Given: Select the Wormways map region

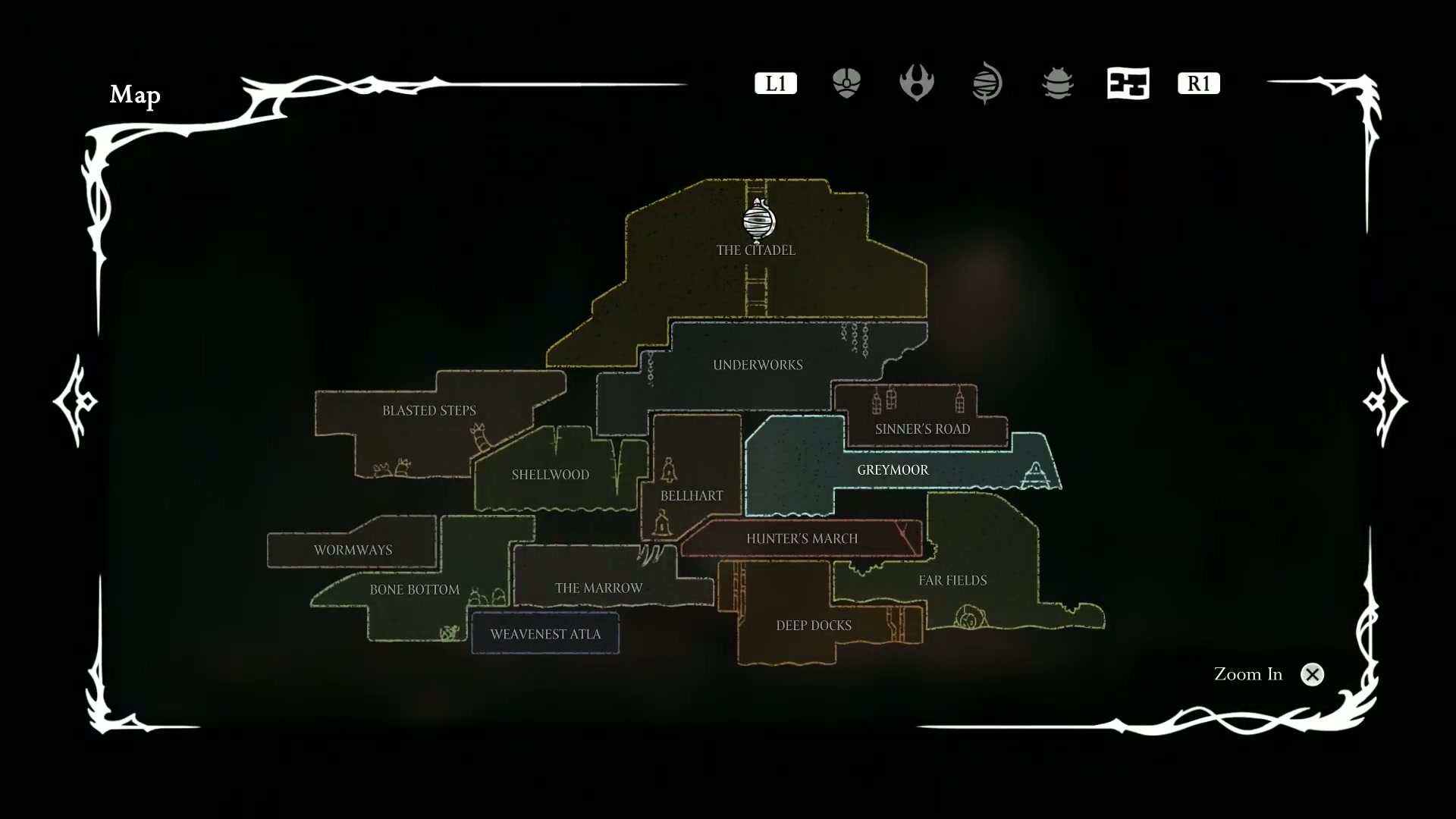Looking at the screenshot, I should pyautogui.click(x=353, y=550).
